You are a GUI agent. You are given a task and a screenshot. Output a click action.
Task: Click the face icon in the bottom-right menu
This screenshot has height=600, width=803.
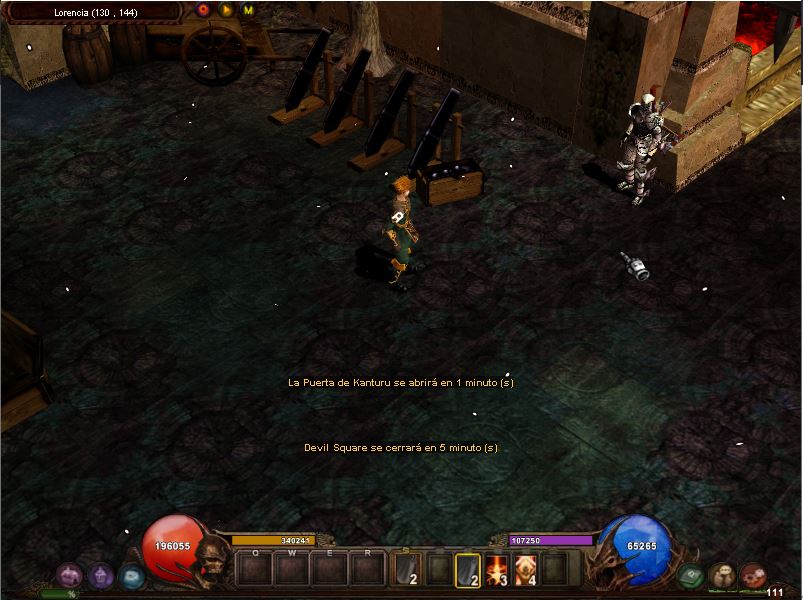point(722,575)
